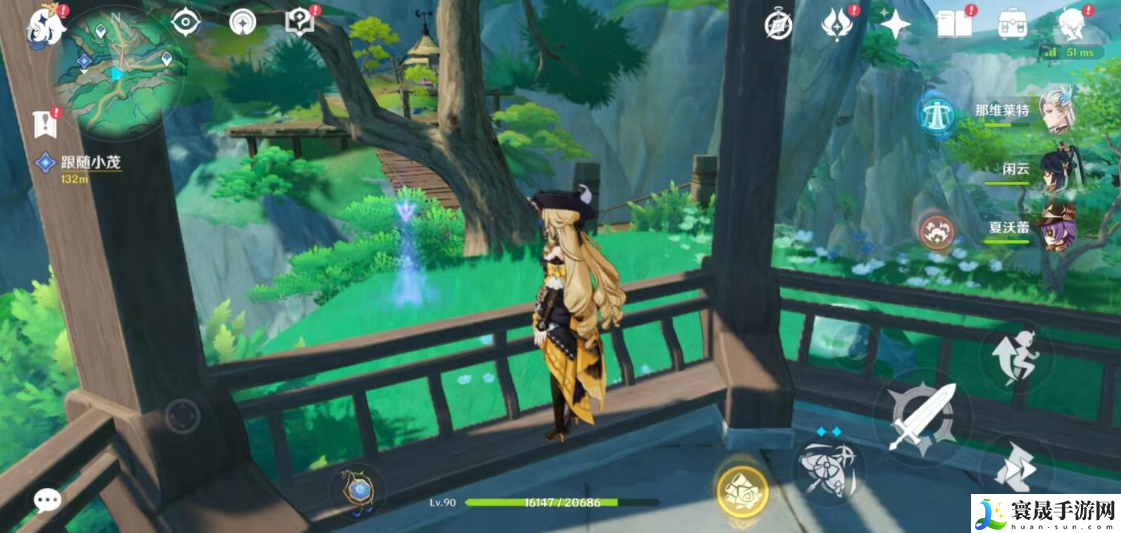Activate the elemental skill button
Screen dimensions: 1121x533
826,469
